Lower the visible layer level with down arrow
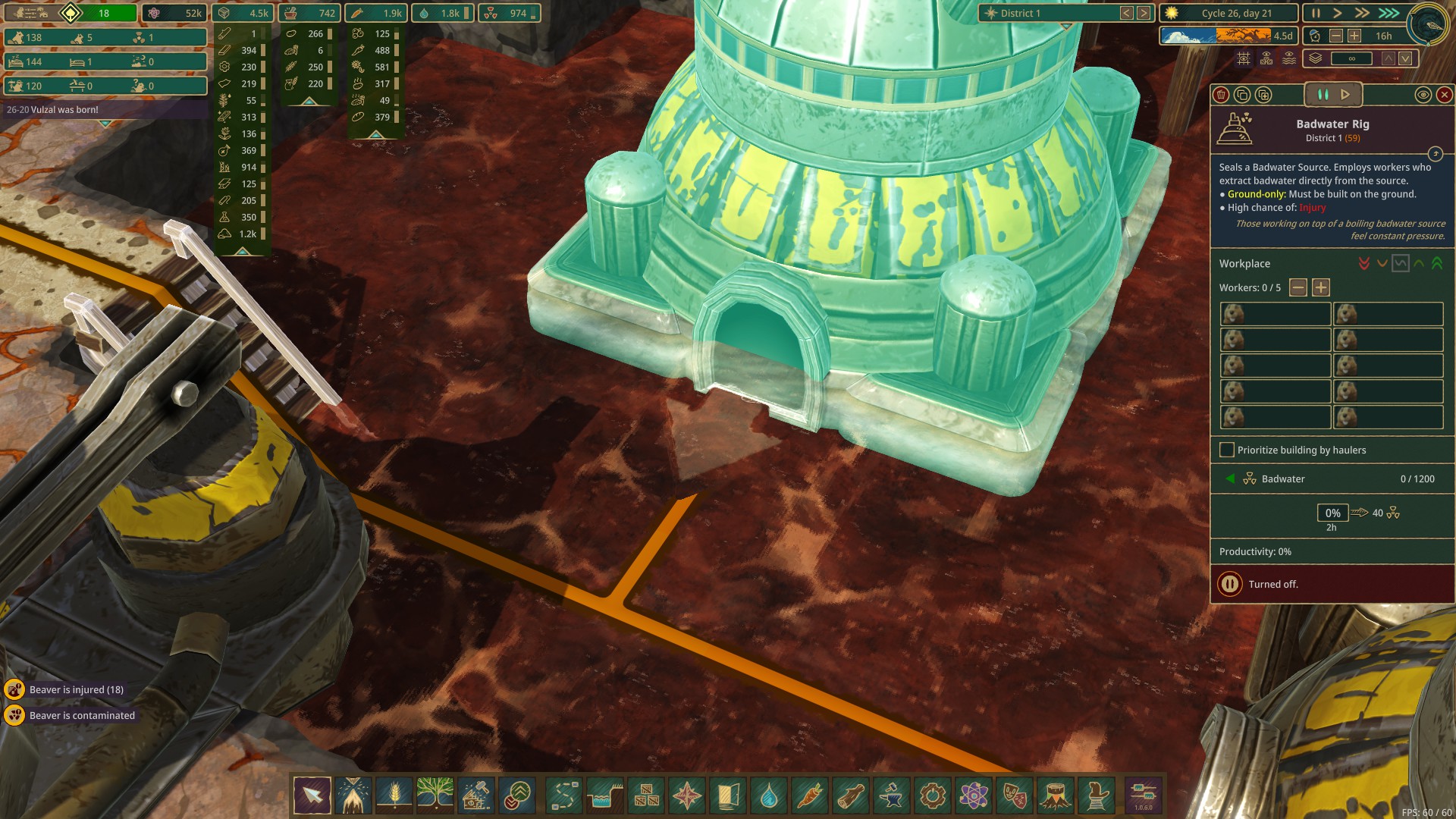Viewport: 1456px width, 819px height. (1405, 58)
